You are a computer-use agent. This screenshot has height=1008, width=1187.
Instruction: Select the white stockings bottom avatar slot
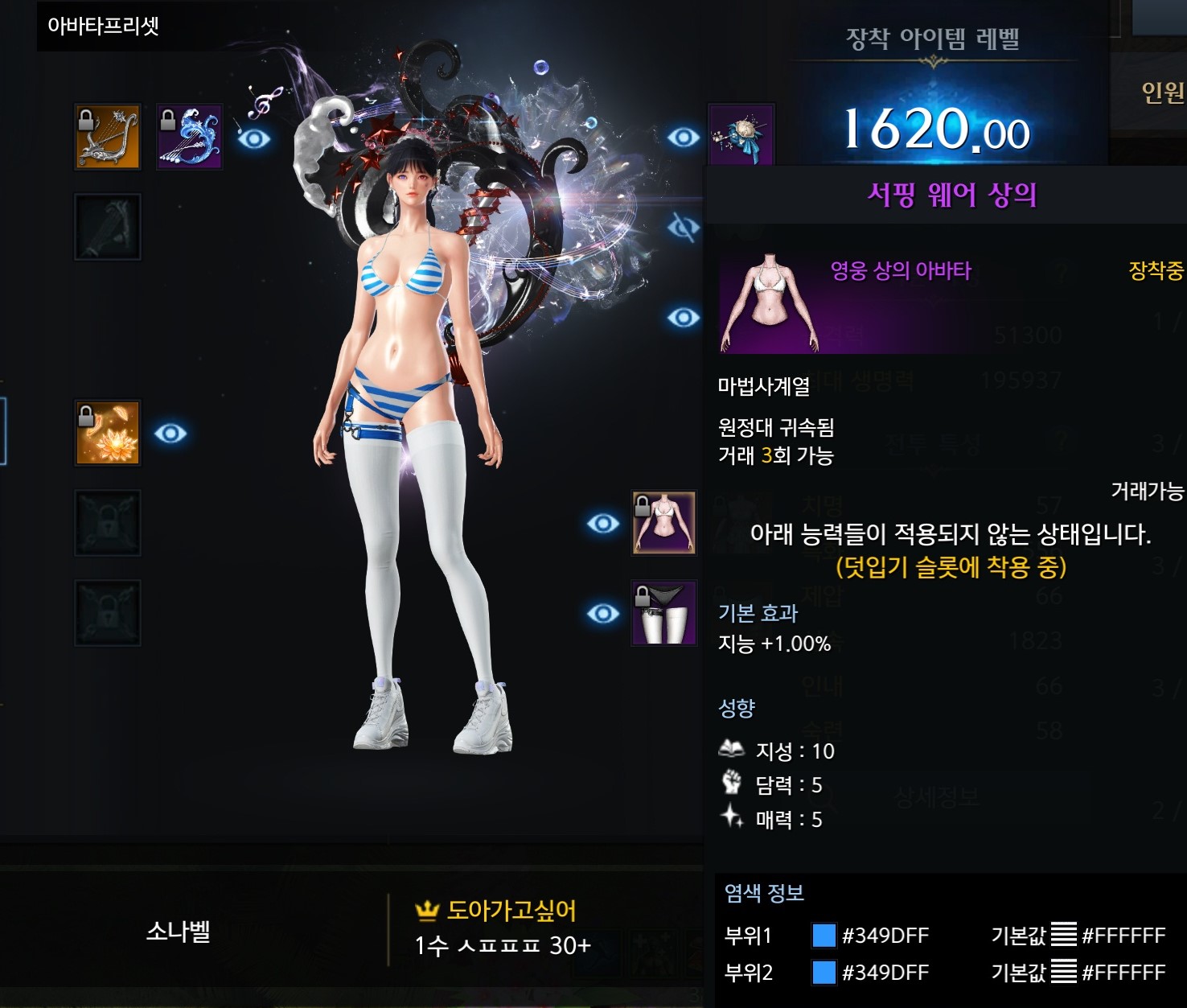(663, 613)
